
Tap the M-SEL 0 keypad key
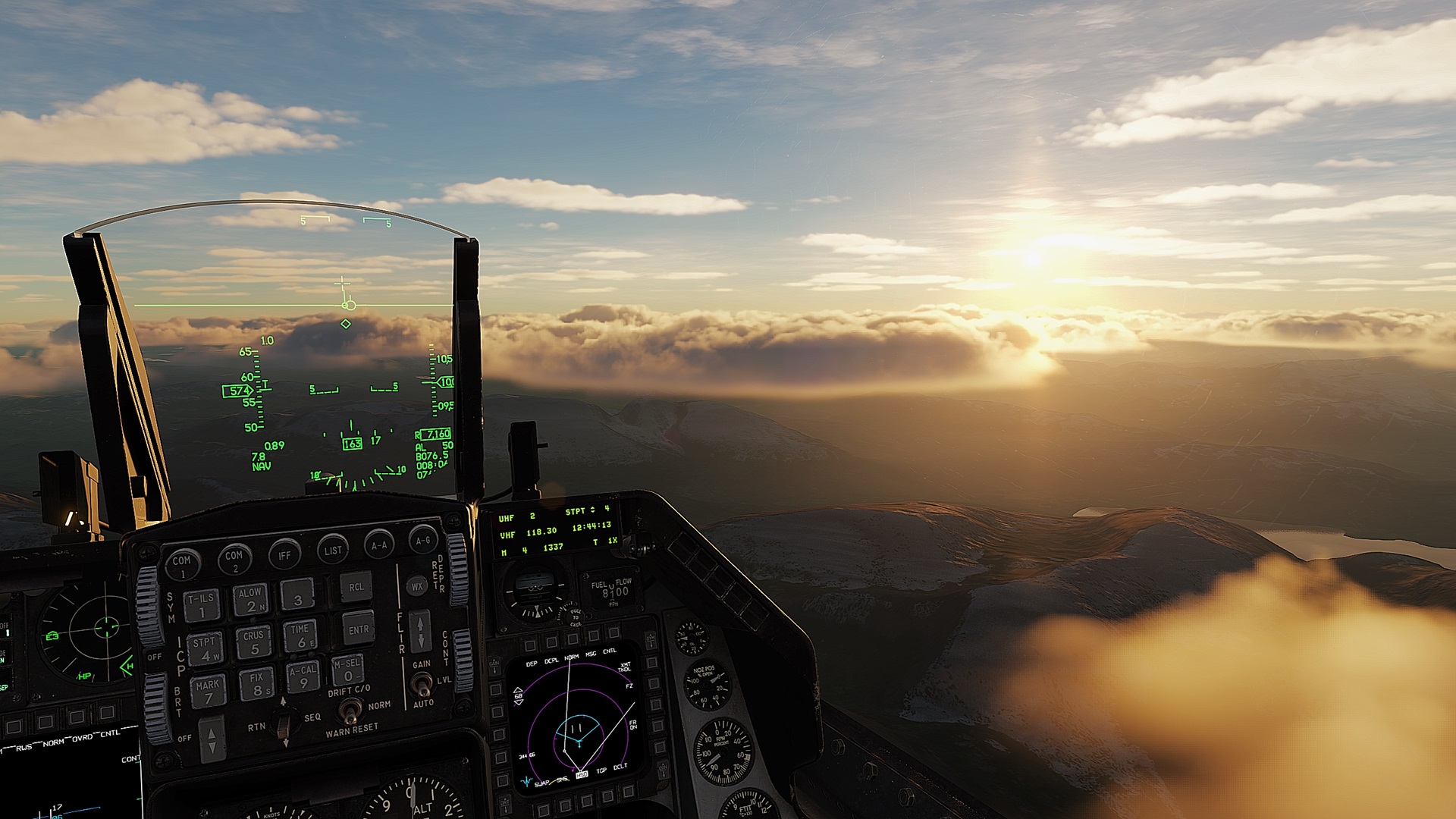point(348,670)
